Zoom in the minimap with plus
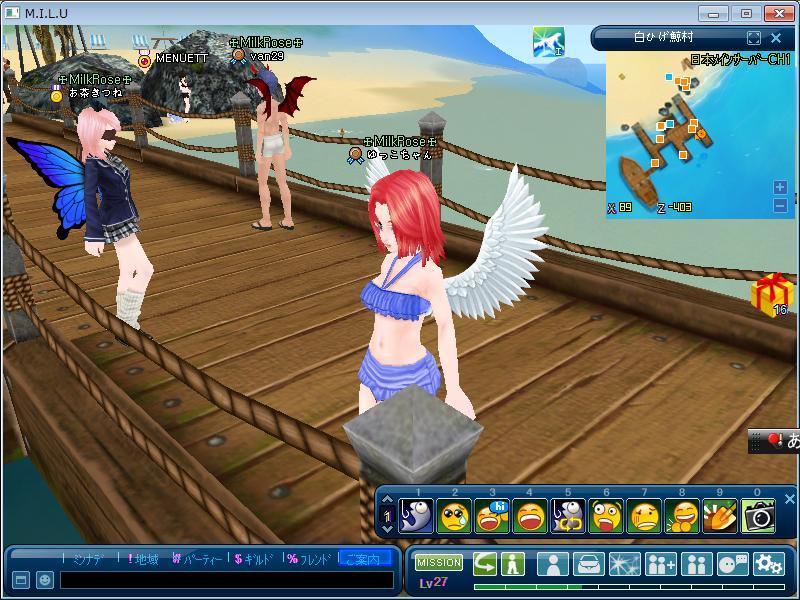Screen dimensions: 800x600 (780, 187)
